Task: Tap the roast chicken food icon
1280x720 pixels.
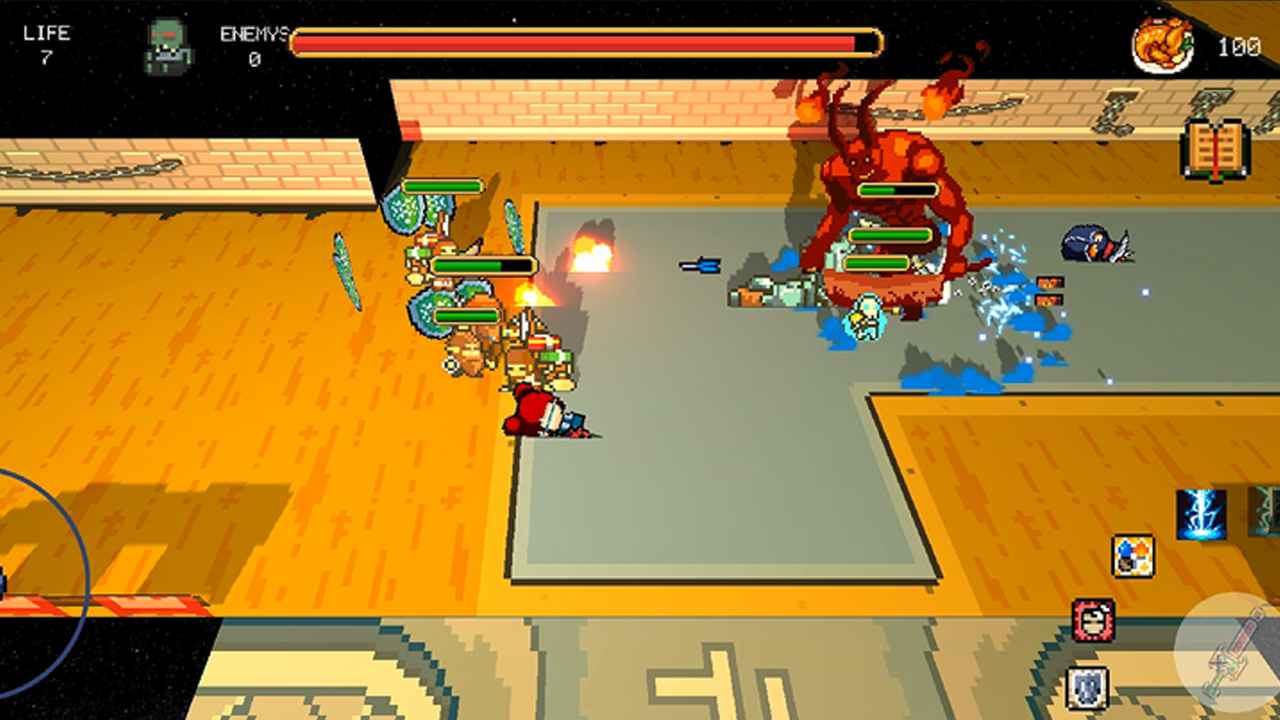Action: point(1163,46)
